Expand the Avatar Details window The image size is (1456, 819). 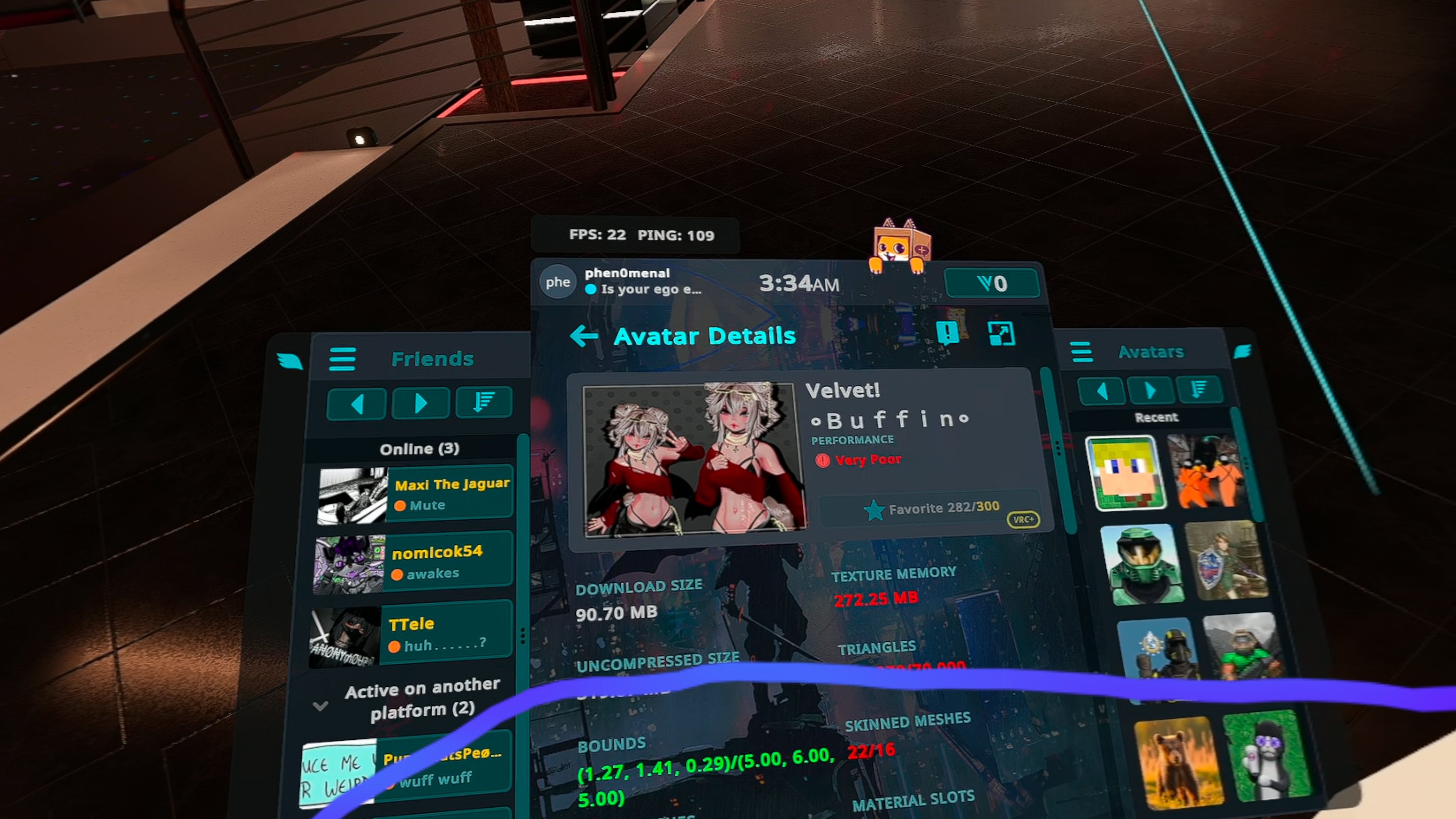point(1001,333)
